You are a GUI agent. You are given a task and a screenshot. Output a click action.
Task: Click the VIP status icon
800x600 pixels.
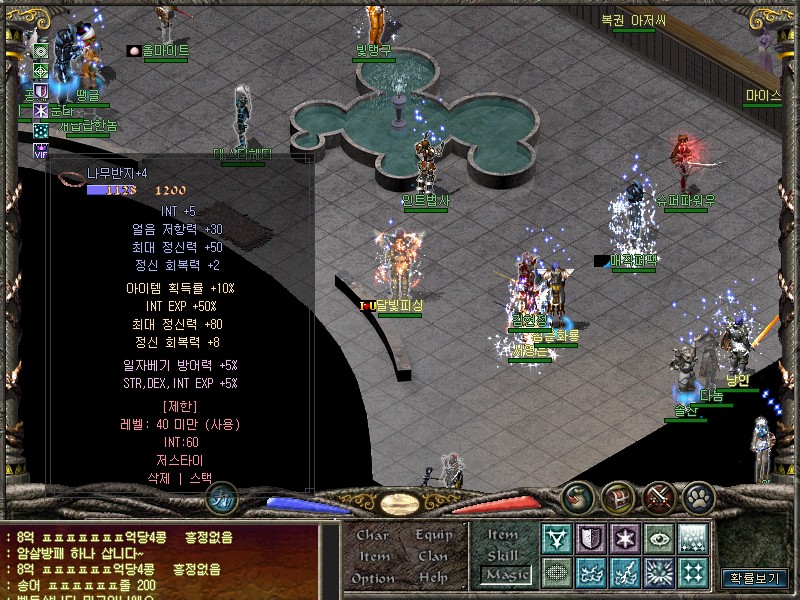pyautogui.click(x=41, y=151)
